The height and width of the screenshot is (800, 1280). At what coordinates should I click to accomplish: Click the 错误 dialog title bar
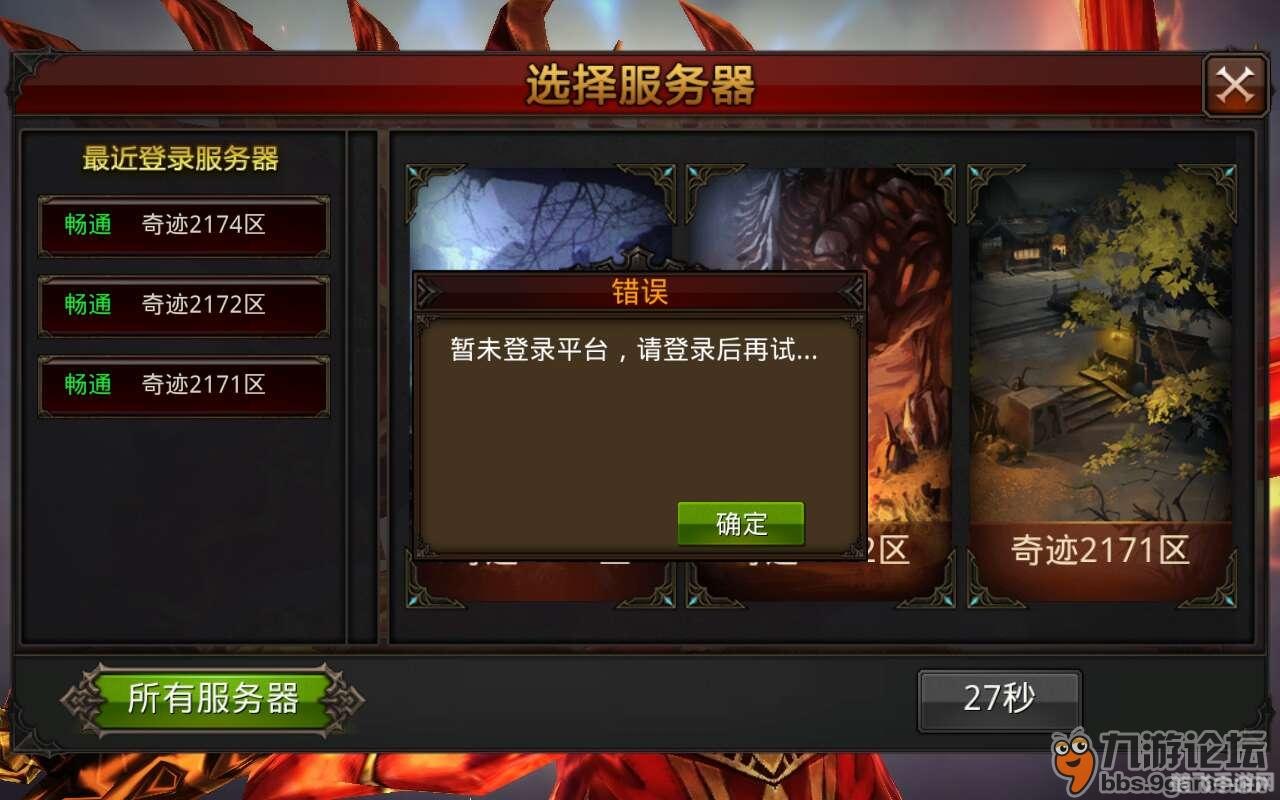pos(639,293)
